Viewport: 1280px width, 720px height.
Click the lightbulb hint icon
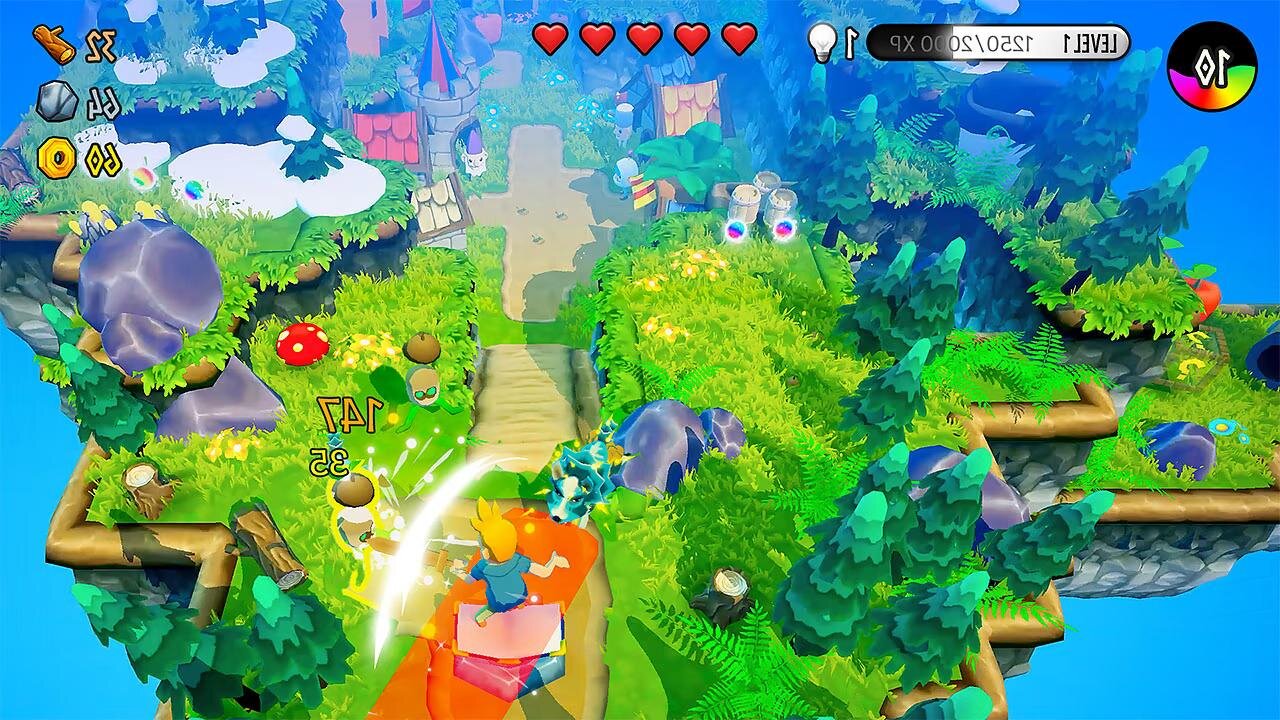(822, 43)
